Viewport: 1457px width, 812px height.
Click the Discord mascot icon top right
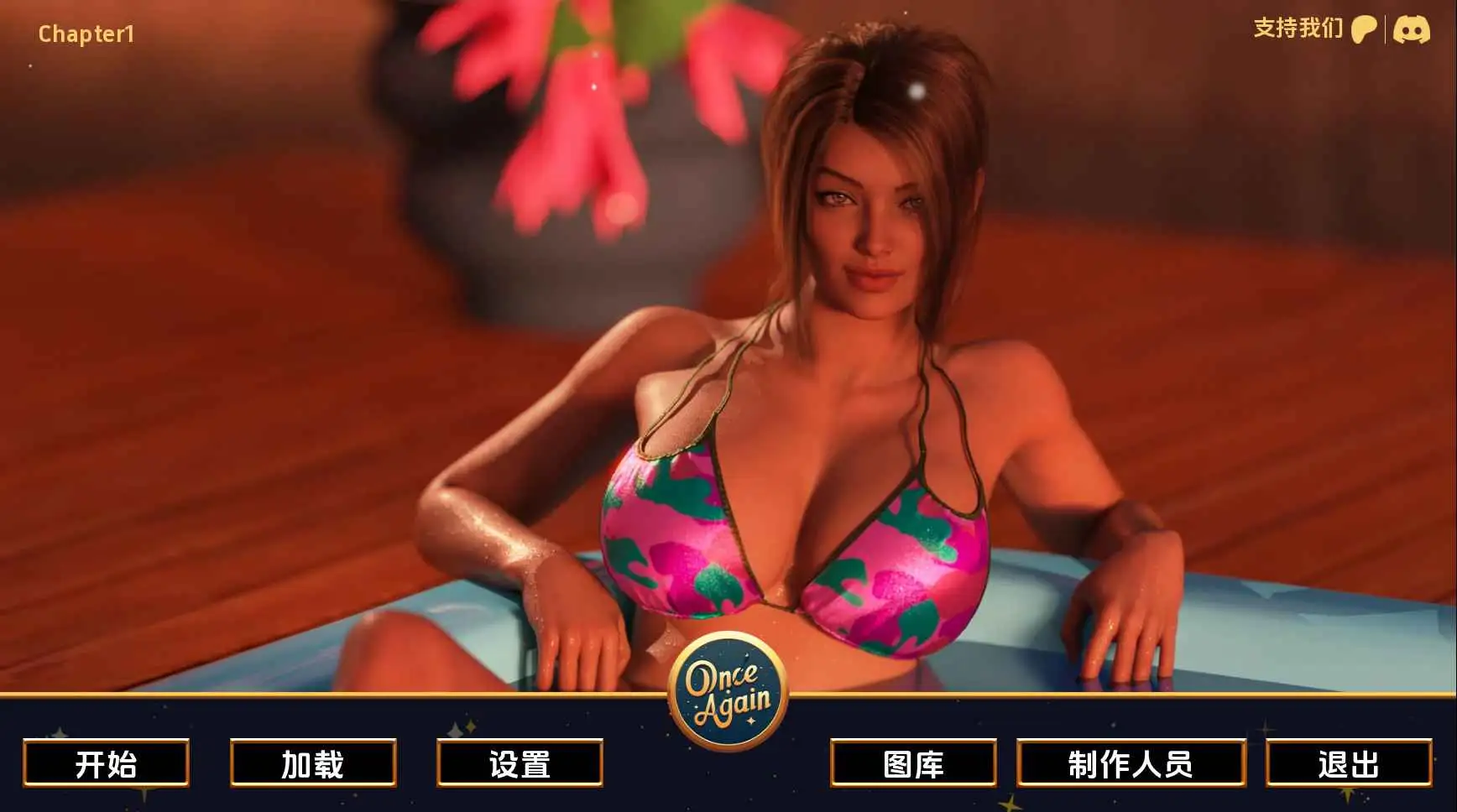click(x=1413, y=30)
